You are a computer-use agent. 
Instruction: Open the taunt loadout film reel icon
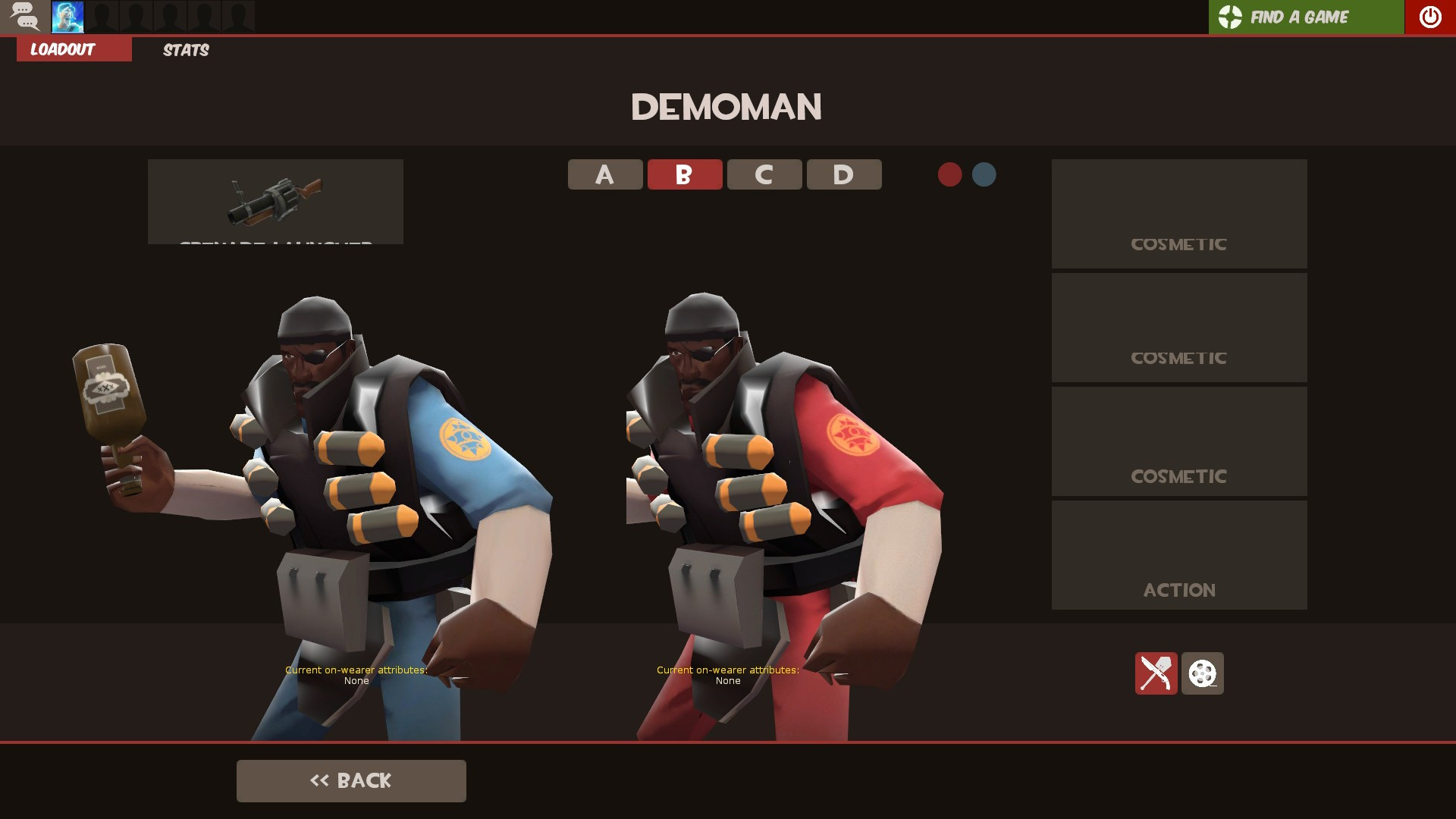coord(1202,673)
